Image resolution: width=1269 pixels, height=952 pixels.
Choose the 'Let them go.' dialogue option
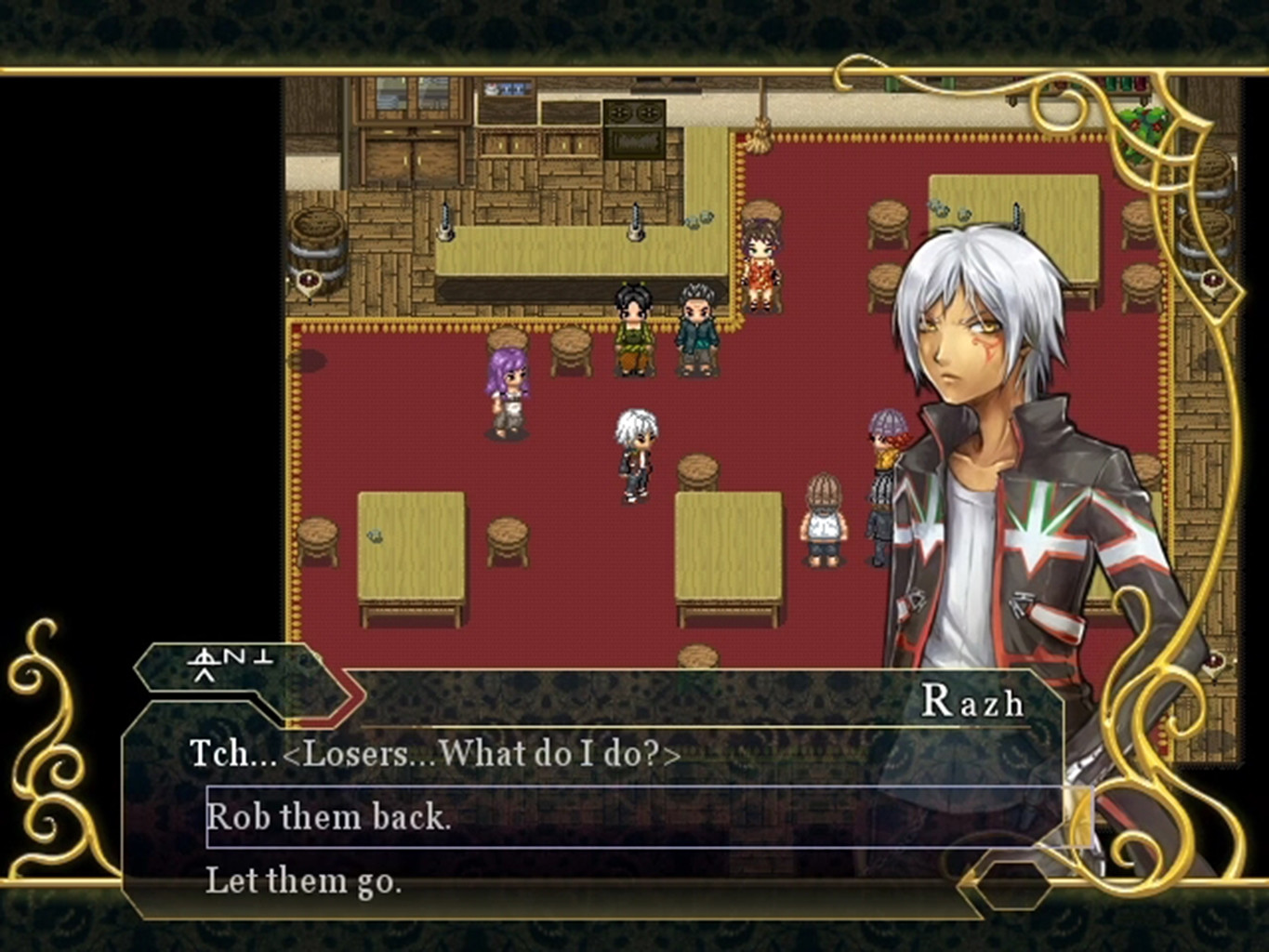click(307, 880)
